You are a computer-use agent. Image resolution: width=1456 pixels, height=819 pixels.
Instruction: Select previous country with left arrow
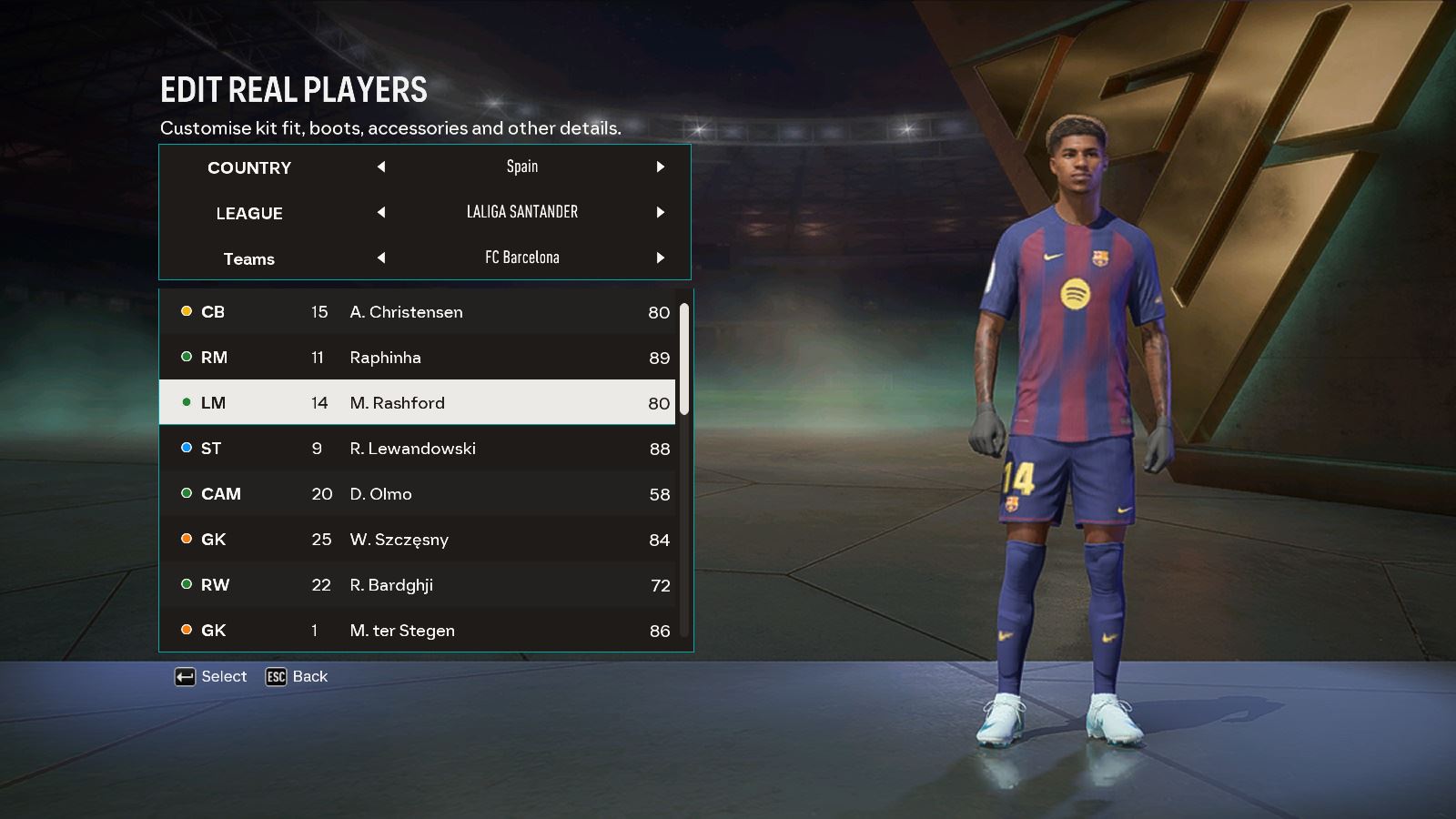click(381, 167)
